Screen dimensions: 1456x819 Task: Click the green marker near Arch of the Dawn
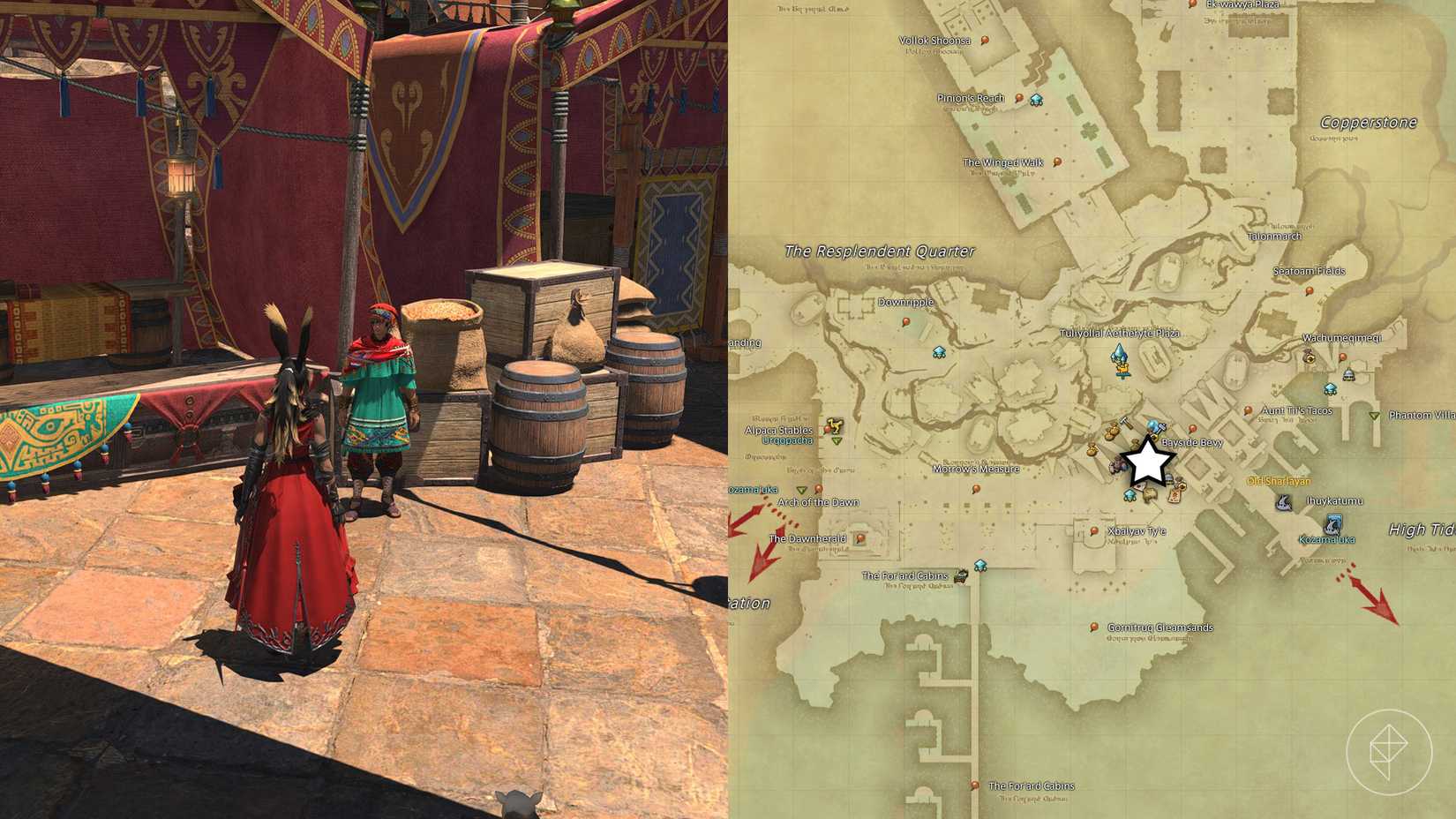point(802,491)
